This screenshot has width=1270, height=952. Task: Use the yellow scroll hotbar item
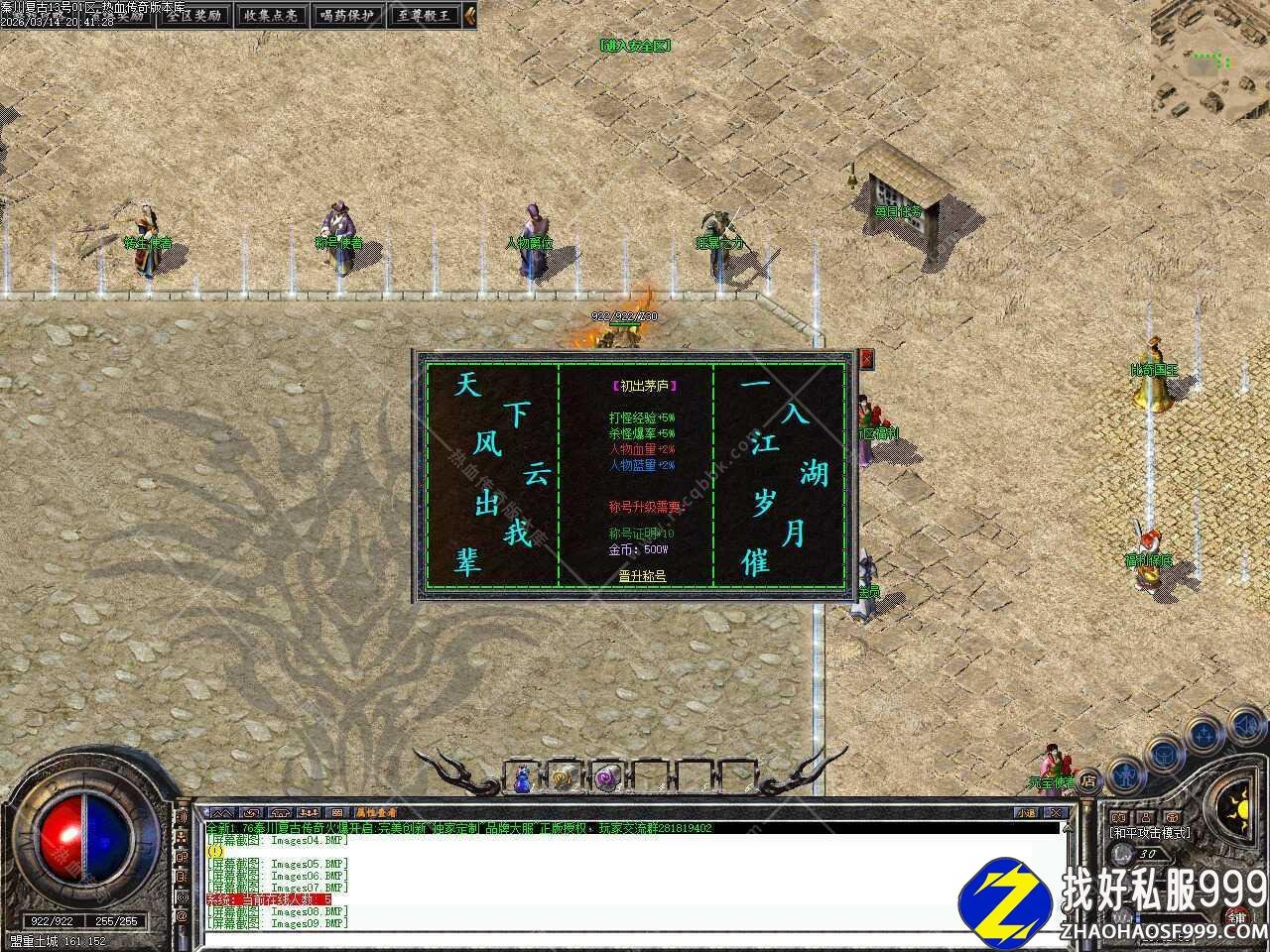pos(562,778)
